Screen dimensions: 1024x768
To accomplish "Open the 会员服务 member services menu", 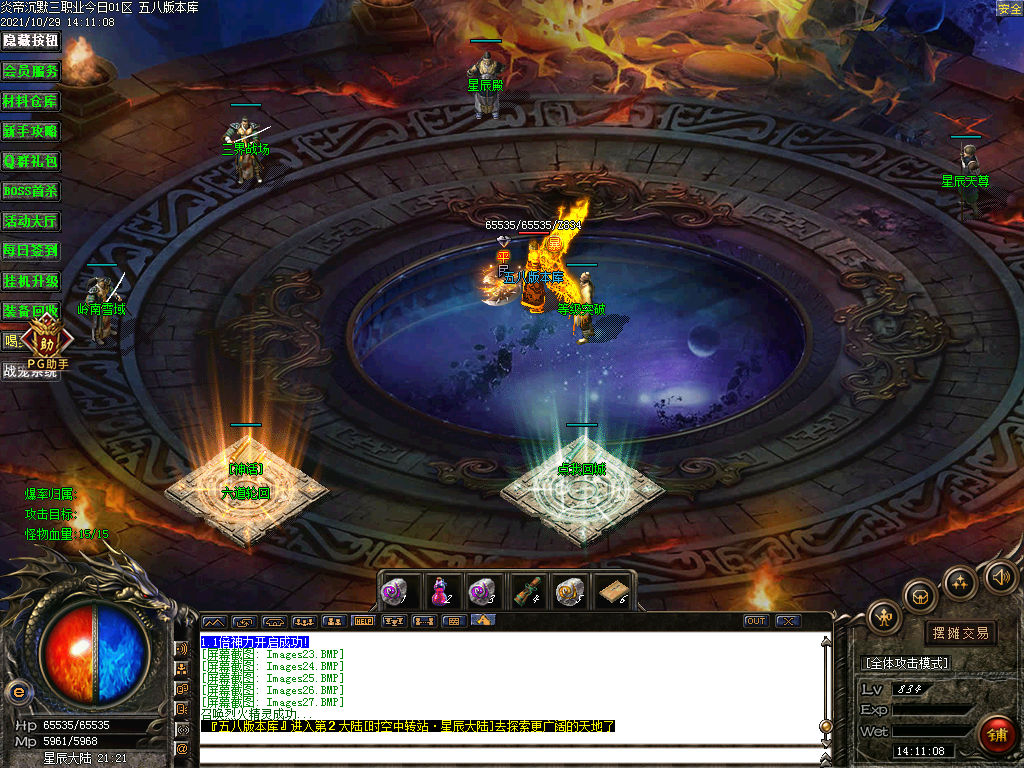I will pyautogui.click(x=31, y=71).
